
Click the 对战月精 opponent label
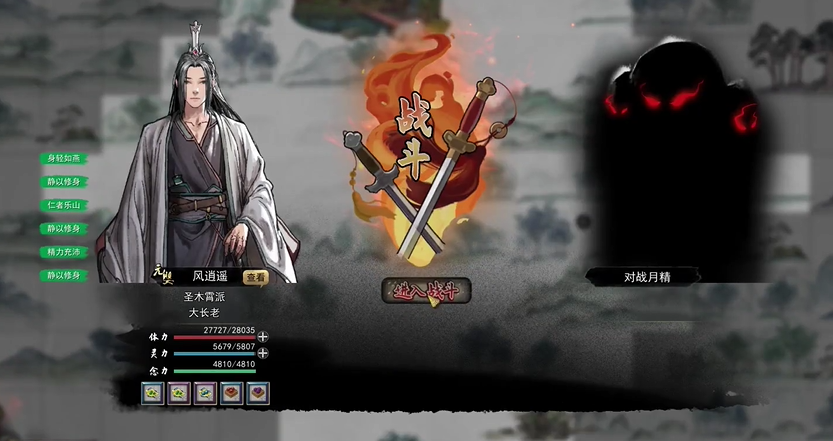click(643, 277)
